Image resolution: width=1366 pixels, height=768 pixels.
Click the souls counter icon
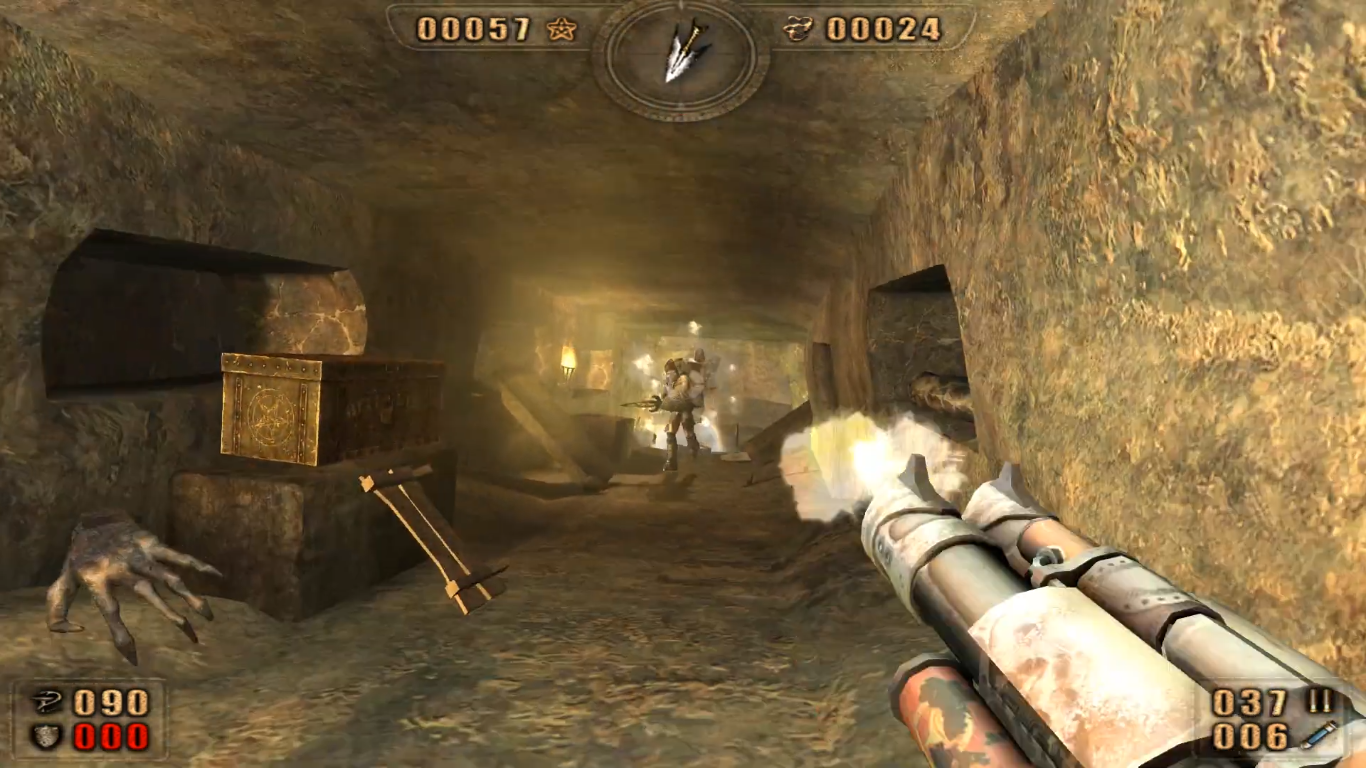(797, 30)
